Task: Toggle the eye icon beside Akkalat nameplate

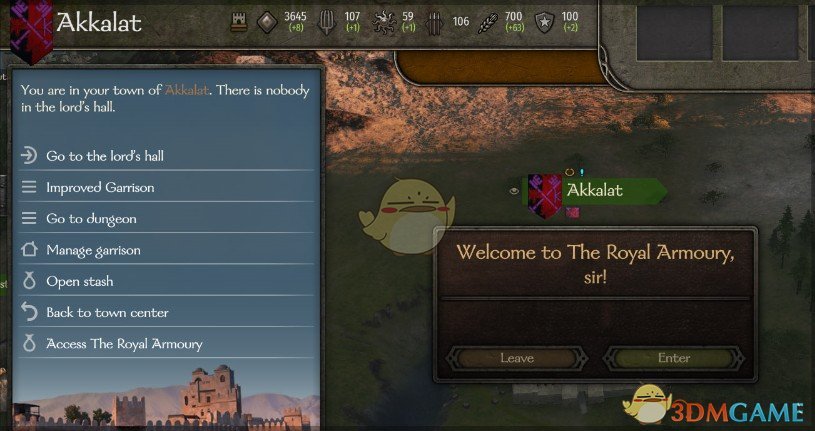Action: 514,190
